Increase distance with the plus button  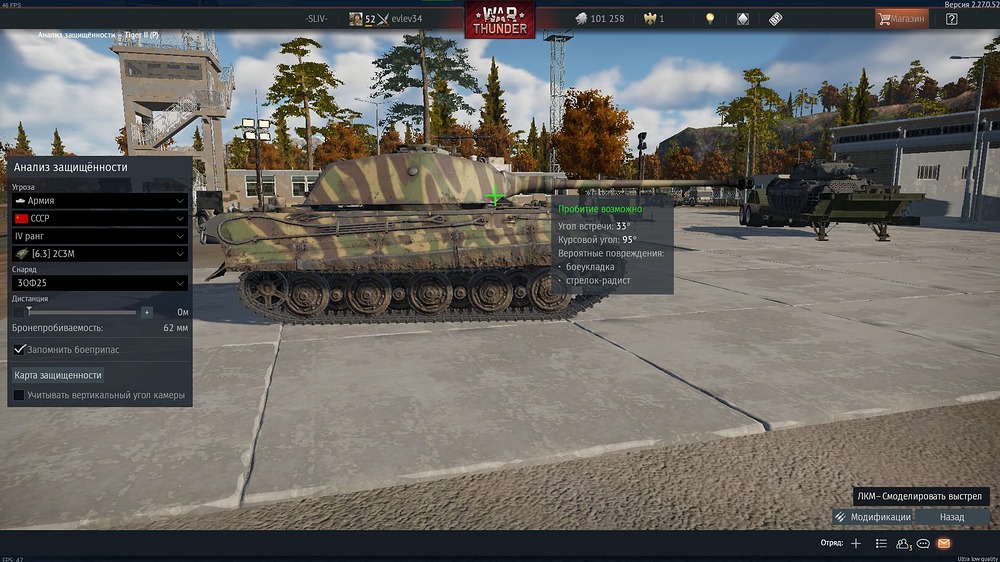[147, 312]
